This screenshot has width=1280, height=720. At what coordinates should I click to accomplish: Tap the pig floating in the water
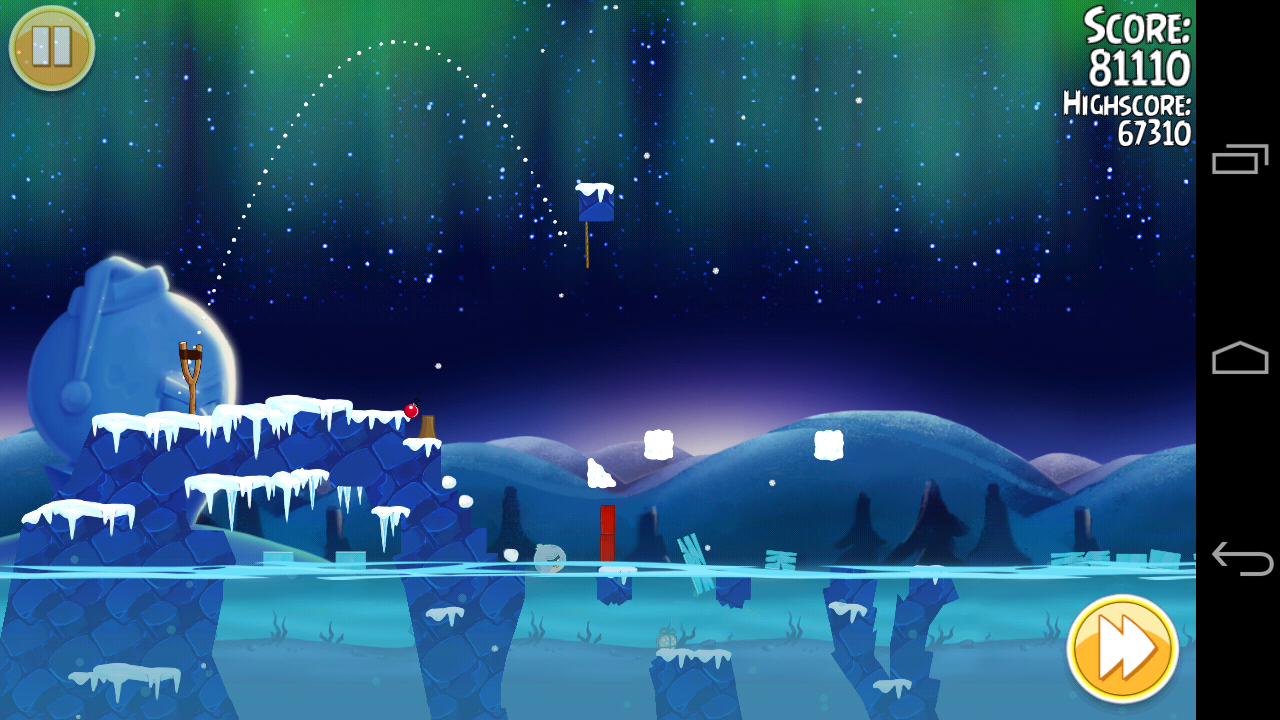(548, 557)
